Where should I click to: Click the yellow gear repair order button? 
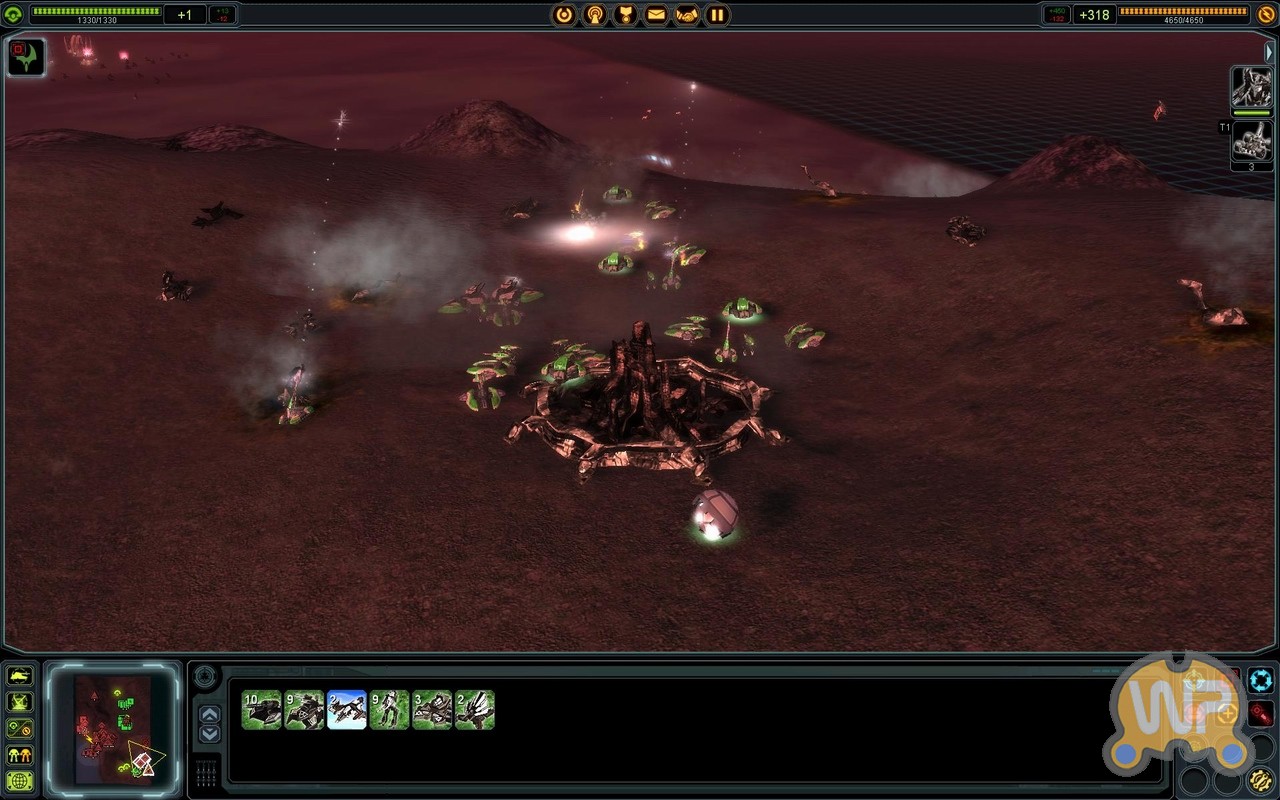[x=1261, y=781]
